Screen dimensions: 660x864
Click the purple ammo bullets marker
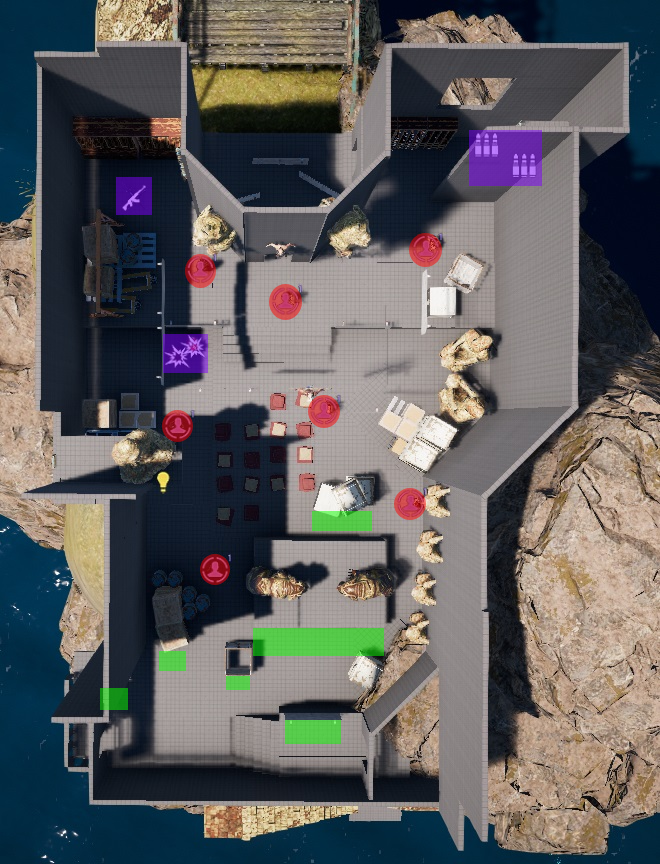[505, 157]
